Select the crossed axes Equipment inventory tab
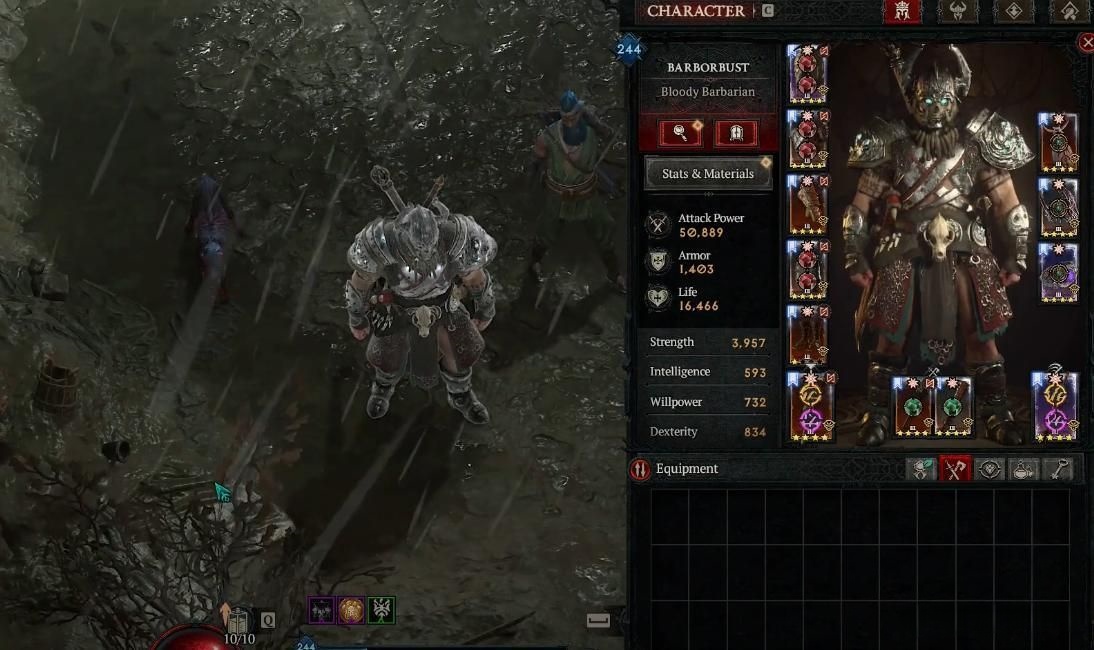 point(955,469)
